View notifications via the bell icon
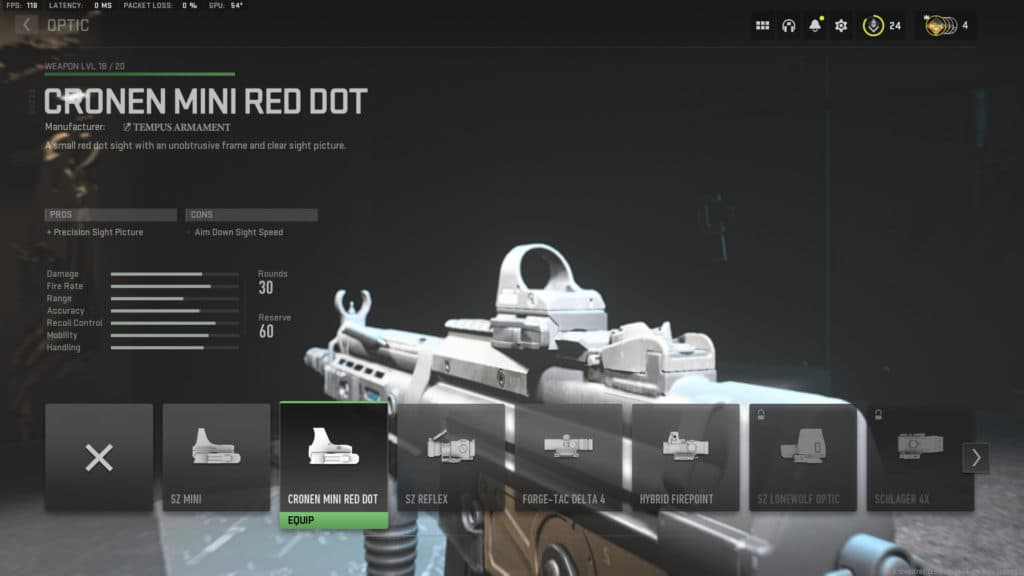Image resolution: width=1024 pixels, height=576 pixels. pyautogui.click(x=815, y=26)
